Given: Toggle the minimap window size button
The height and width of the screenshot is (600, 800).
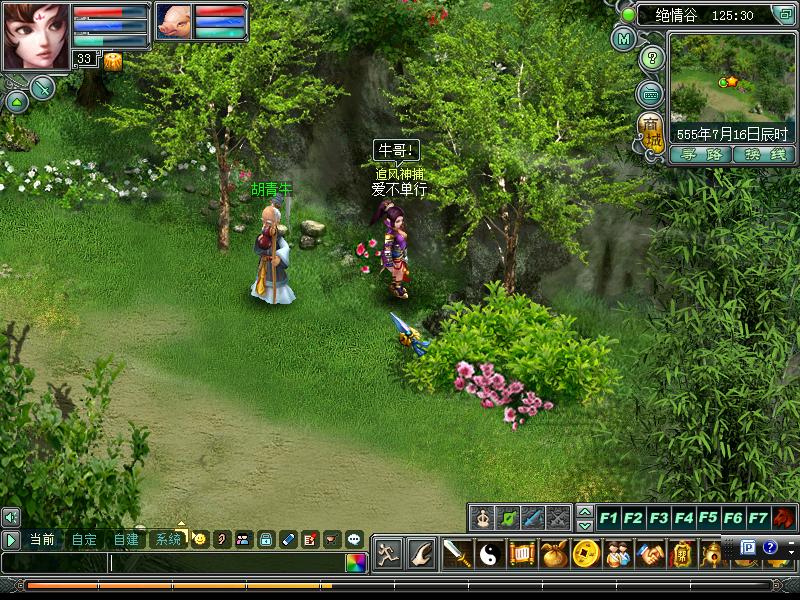Looking at the screenshot, I should 783,15.
